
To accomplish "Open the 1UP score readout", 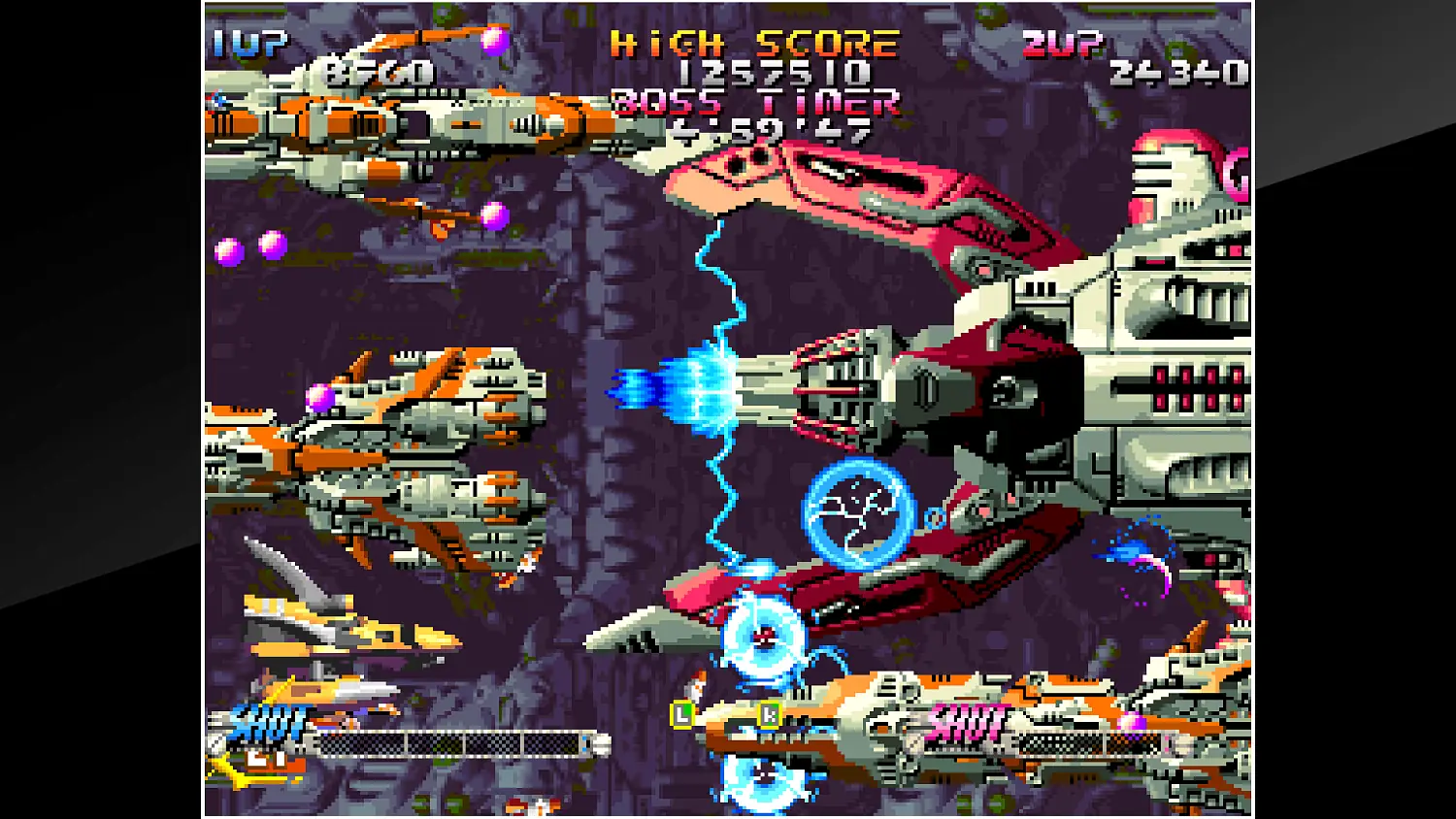I will [379, 70].
